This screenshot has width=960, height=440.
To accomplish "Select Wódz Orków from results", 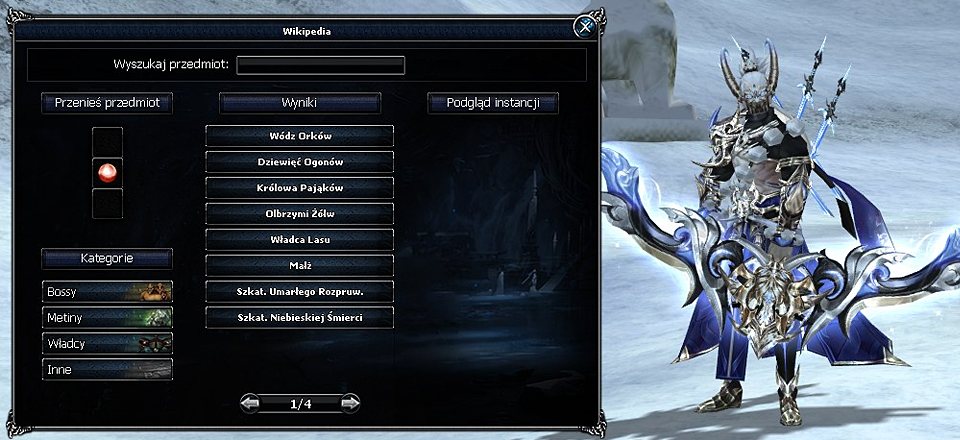I will 300,135.
